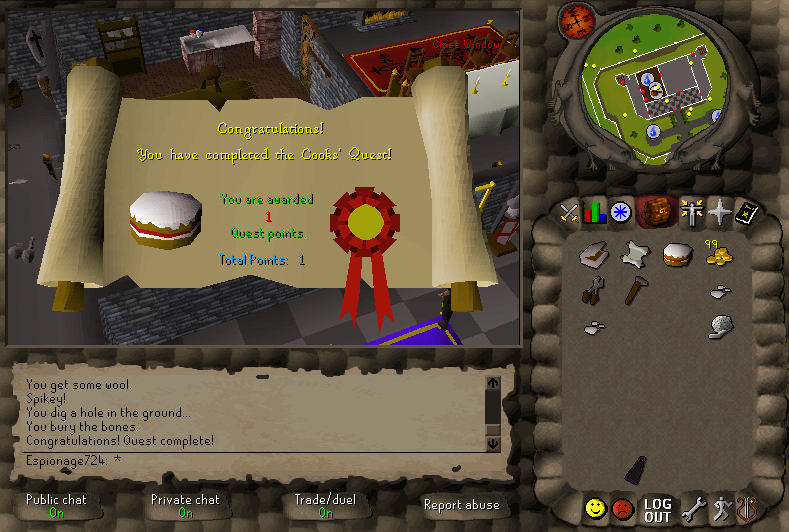This screenshot has height=532, width=789.
Task: Open the wrench options tab
Action: tap(692, 509)
